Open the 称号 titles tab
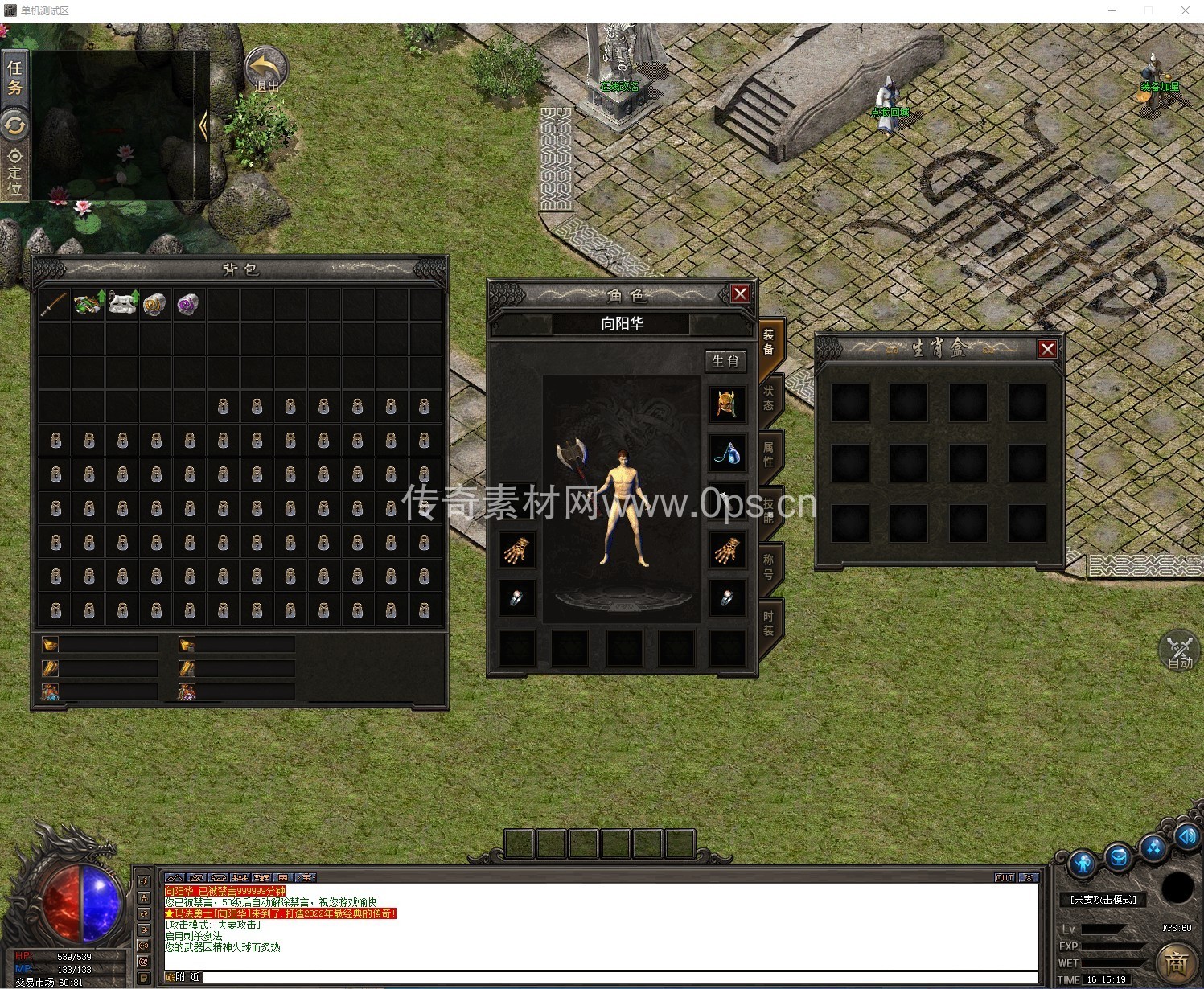This screenshot has width=1204, height=989. 769,566
